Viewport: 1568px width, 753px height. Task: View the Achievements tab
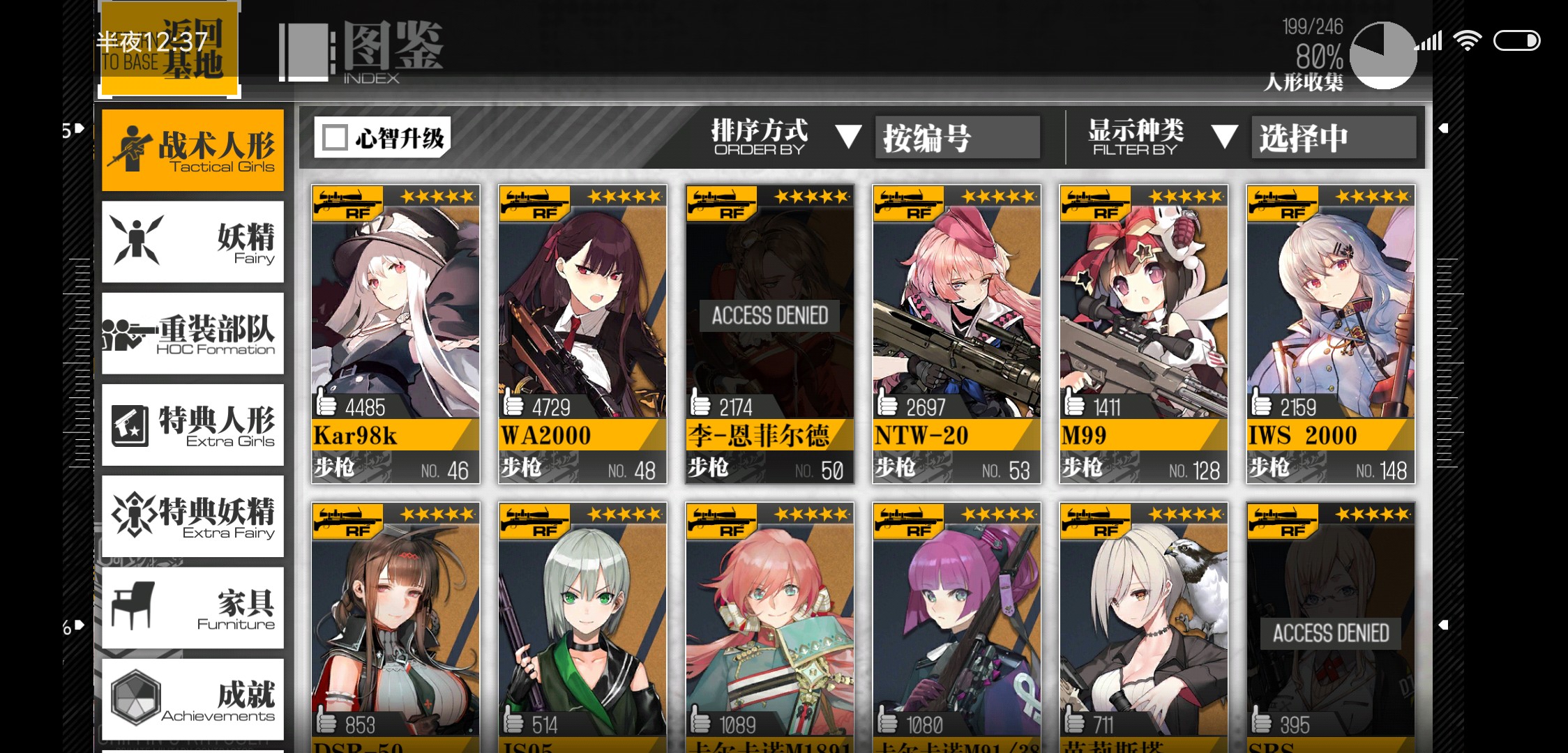tap(193, 699)
